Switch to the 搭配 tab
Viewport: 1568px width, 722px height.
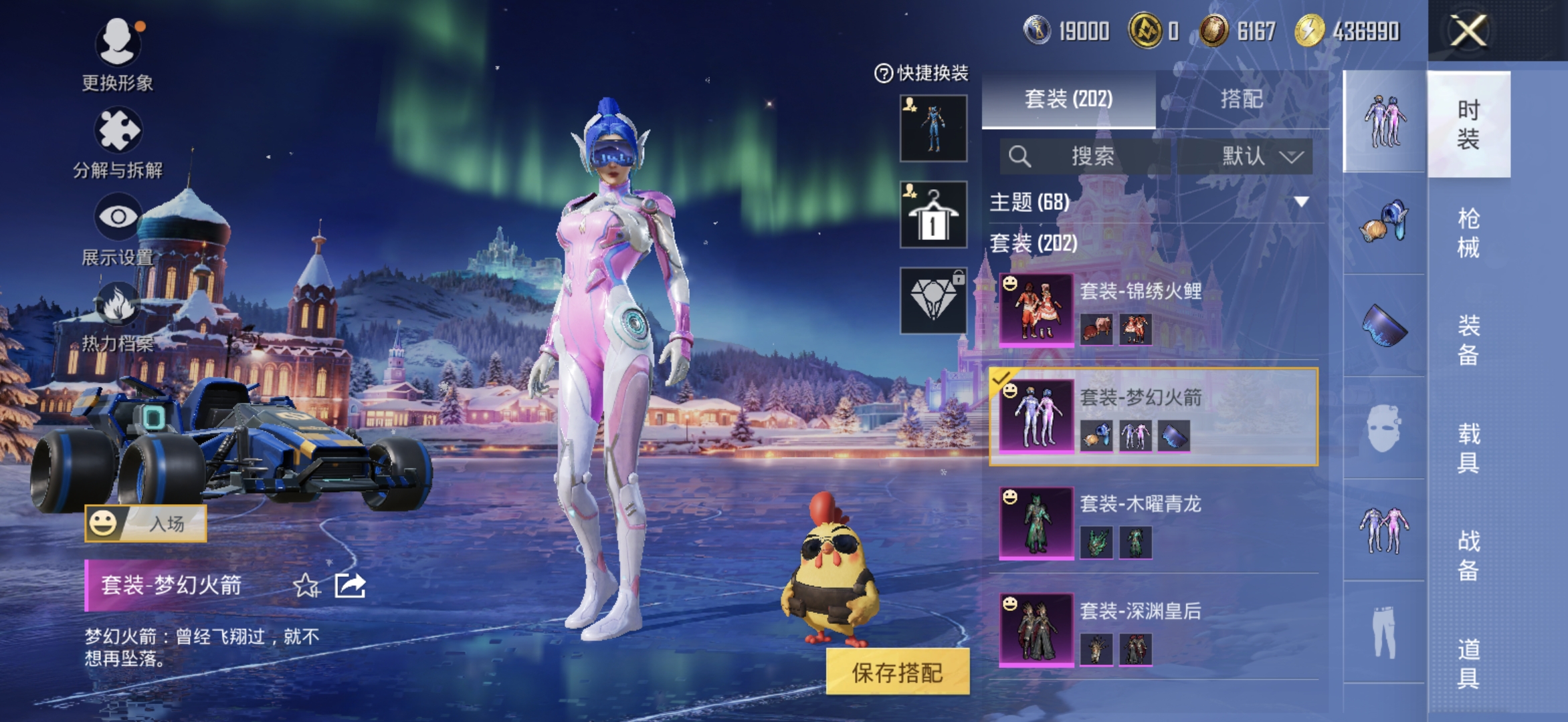point(1242,99)
